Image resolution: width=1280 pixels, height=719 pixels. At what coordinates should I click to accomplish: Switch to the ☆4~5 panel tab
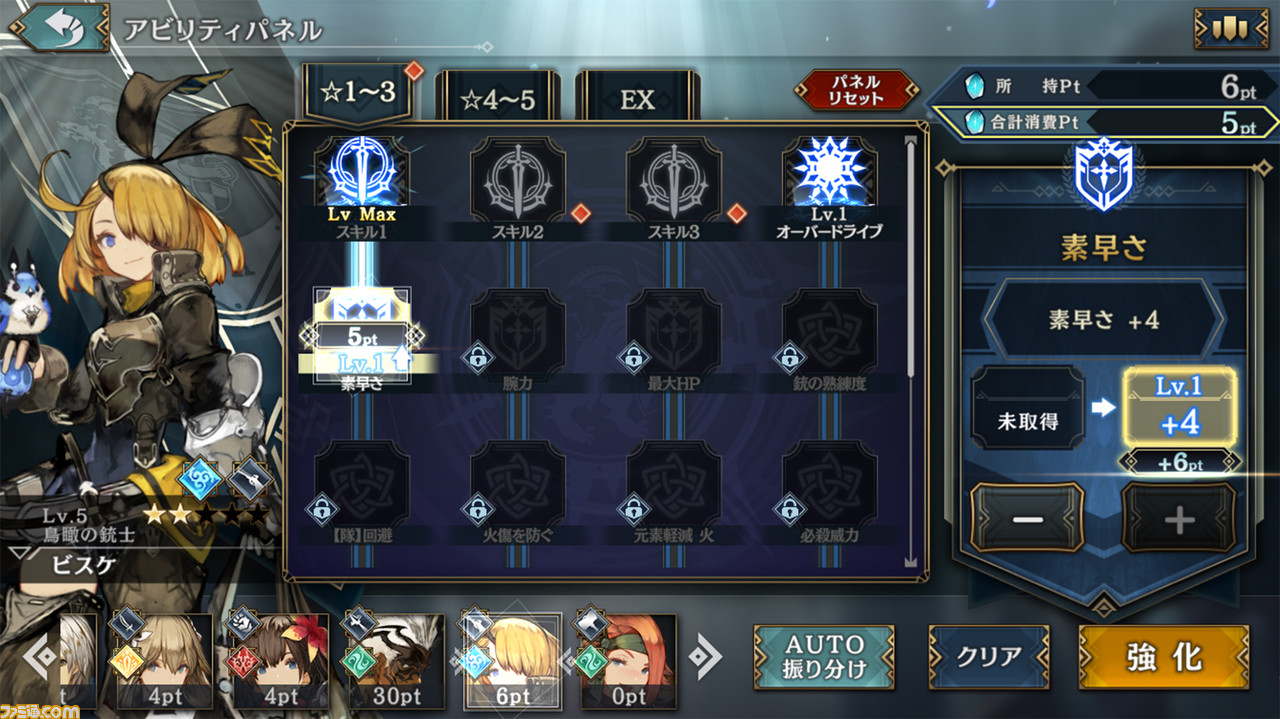497,98
